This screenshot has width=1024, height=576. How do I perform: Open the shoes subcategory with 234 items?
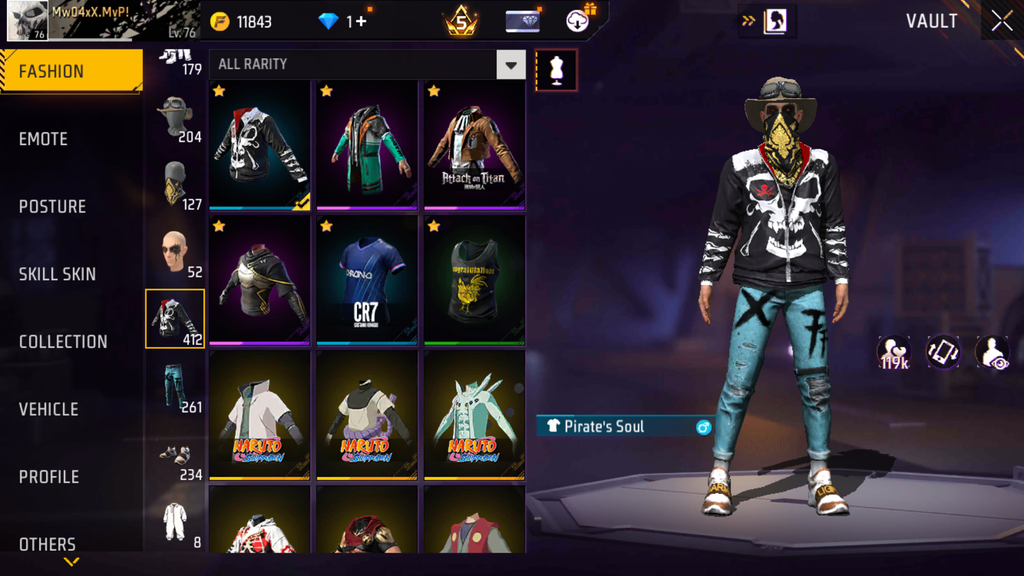176,457
